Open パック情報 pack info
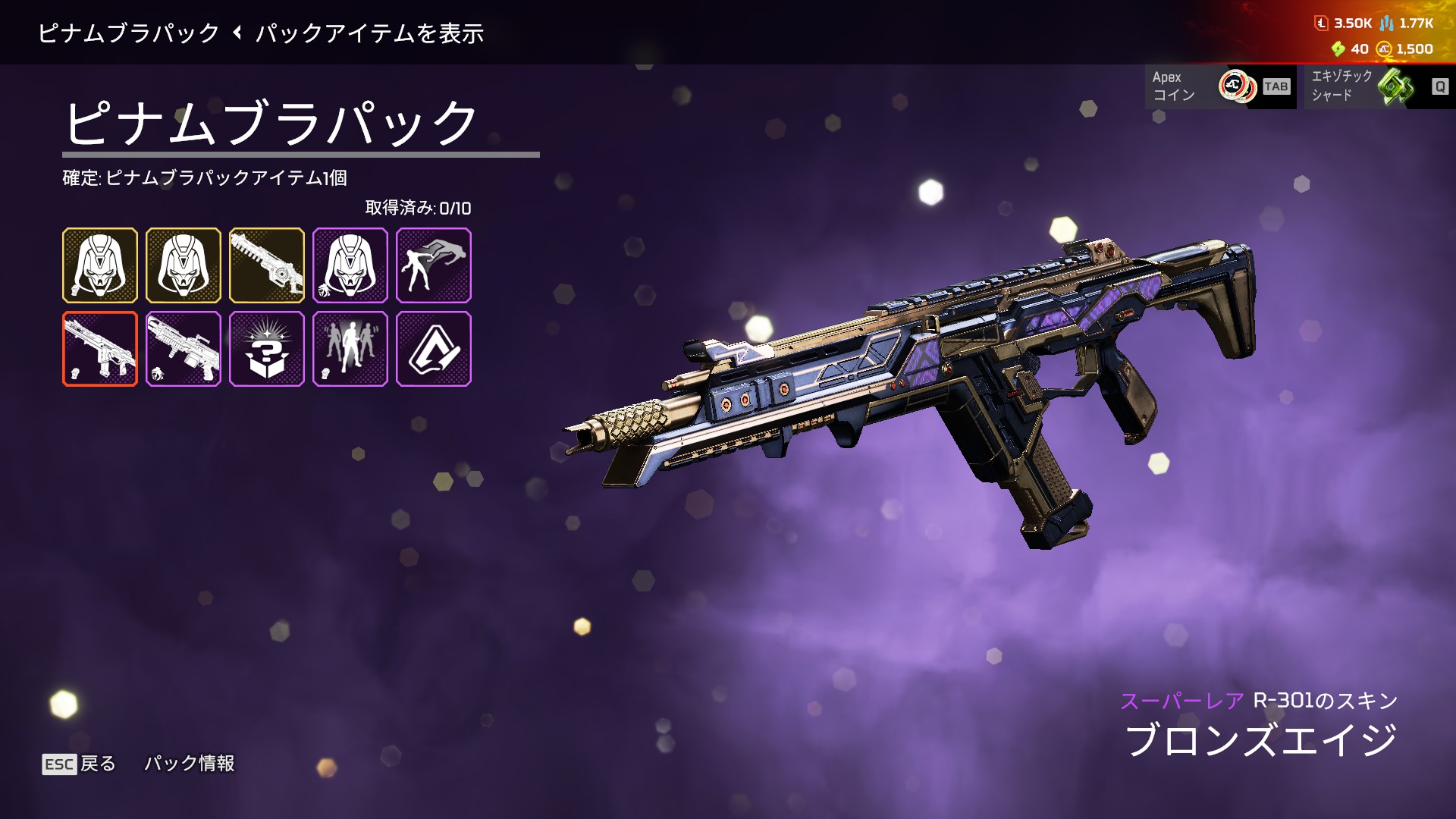The height and width of the screenshot is (819, 1456). pyautogui.click(x=190, y=764)
